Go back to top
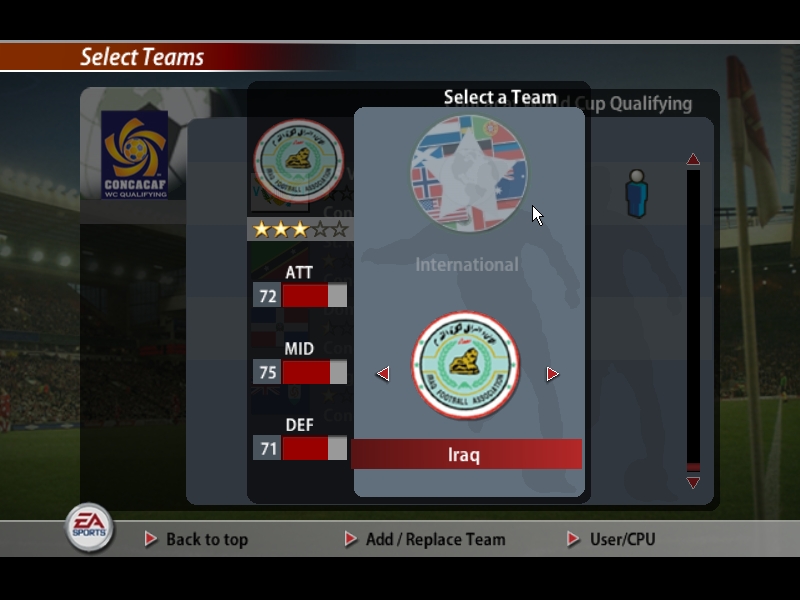 tap(206, 539)
